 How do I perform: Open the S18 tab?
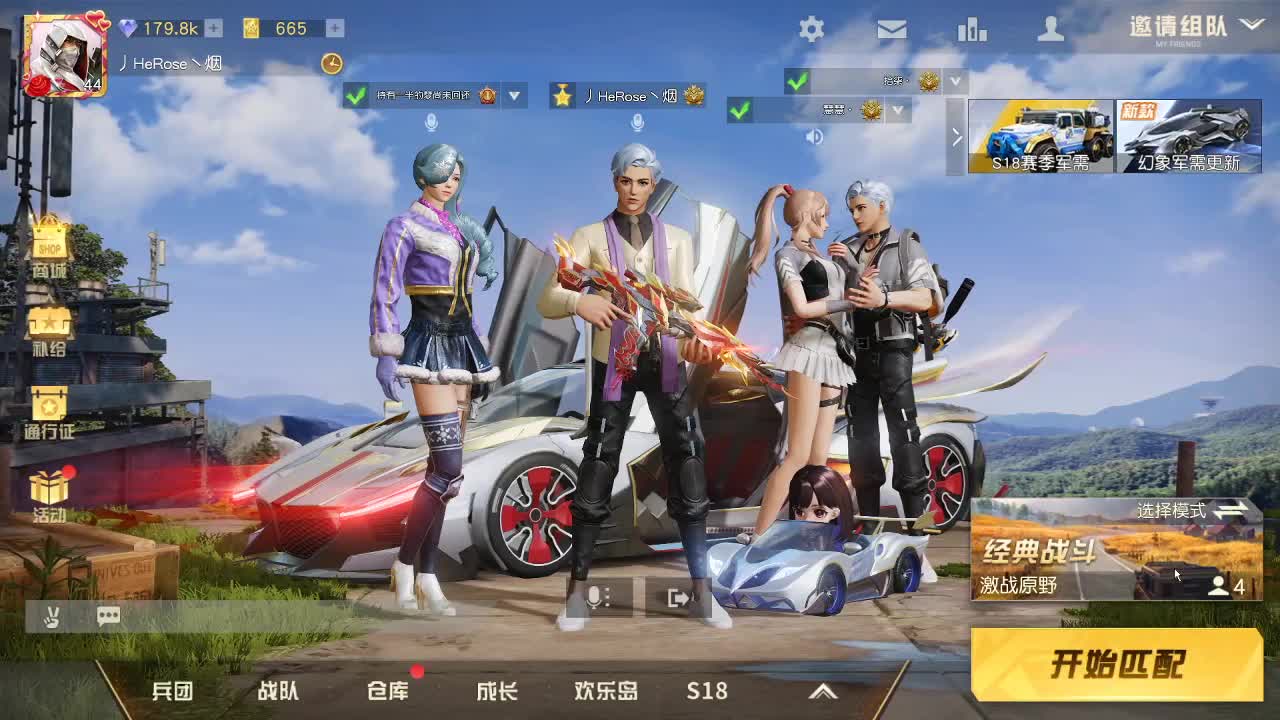click(706, 691)
